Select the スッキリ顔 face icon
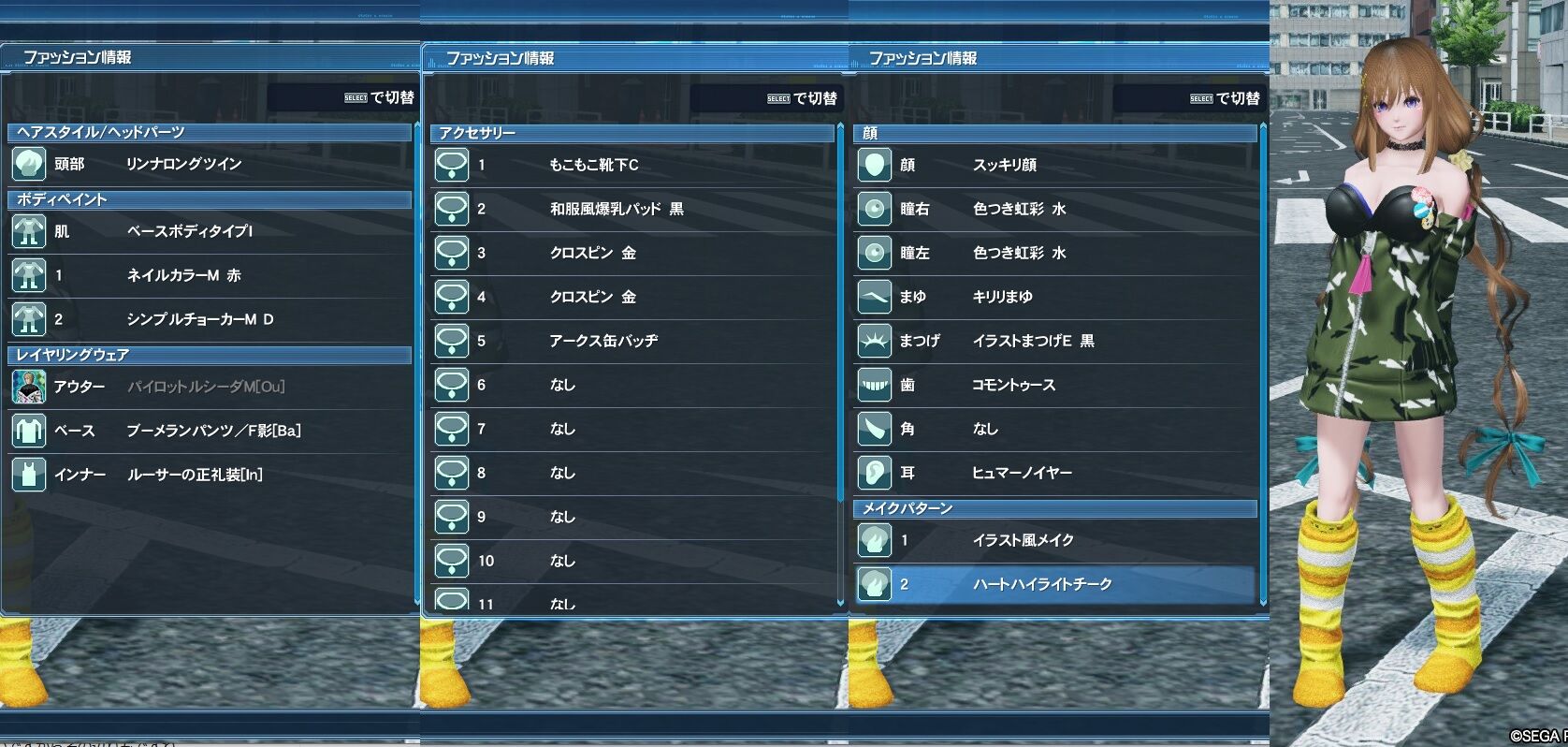The image size is (1568, 747). (874, 164)
